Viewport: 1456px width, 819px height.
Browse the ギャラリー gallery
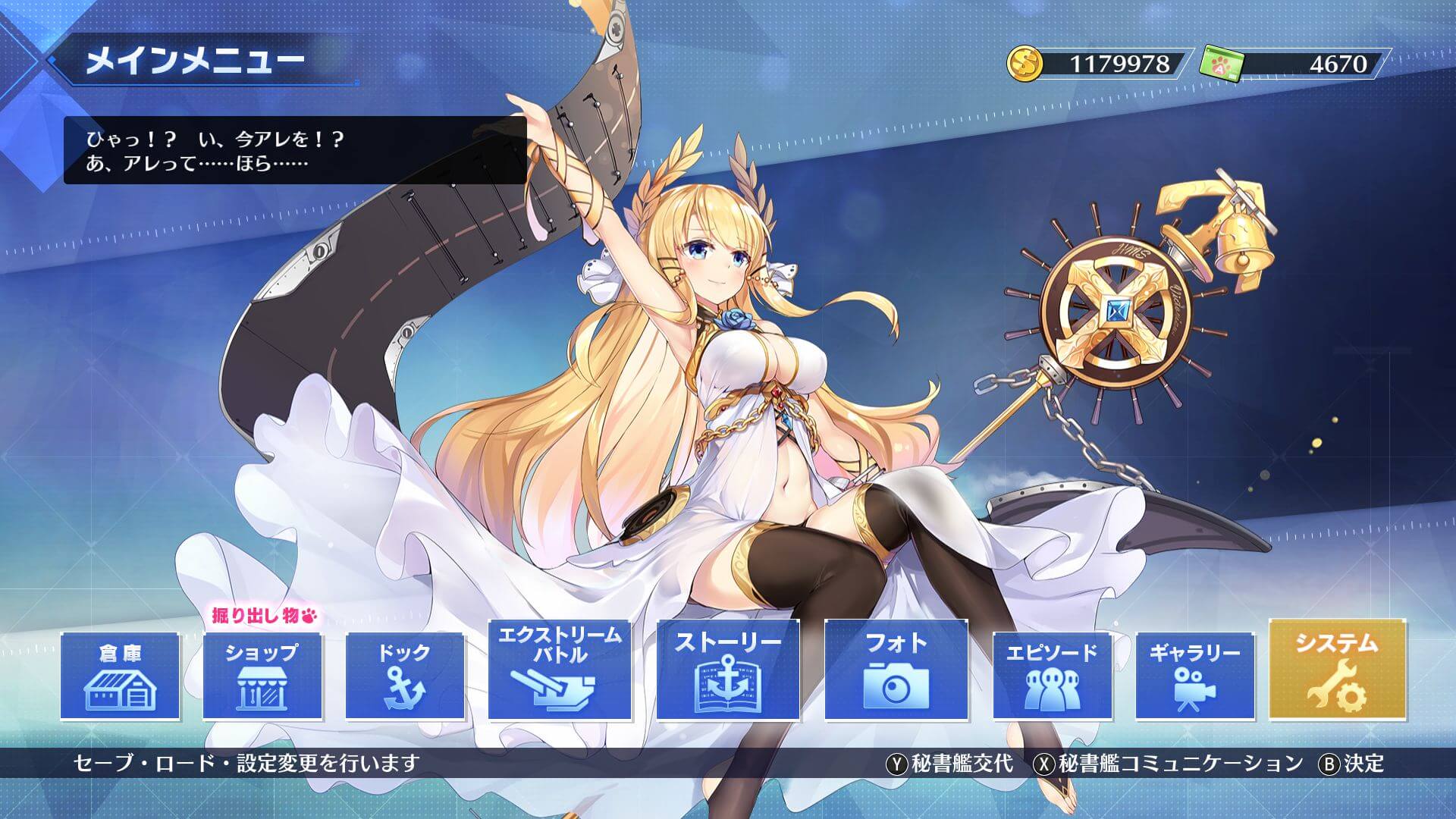click(x=1194, y=676)
